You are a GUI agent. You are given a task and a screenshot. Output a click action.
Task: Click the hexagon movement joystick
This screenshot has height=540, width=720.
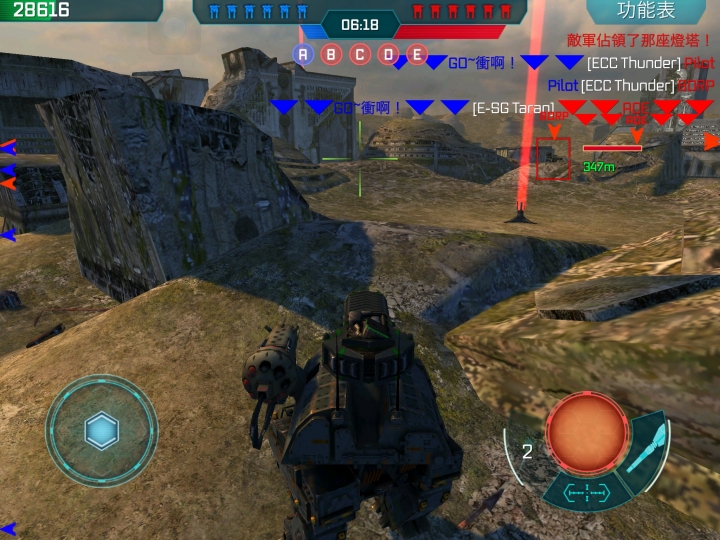click(102, 431)
